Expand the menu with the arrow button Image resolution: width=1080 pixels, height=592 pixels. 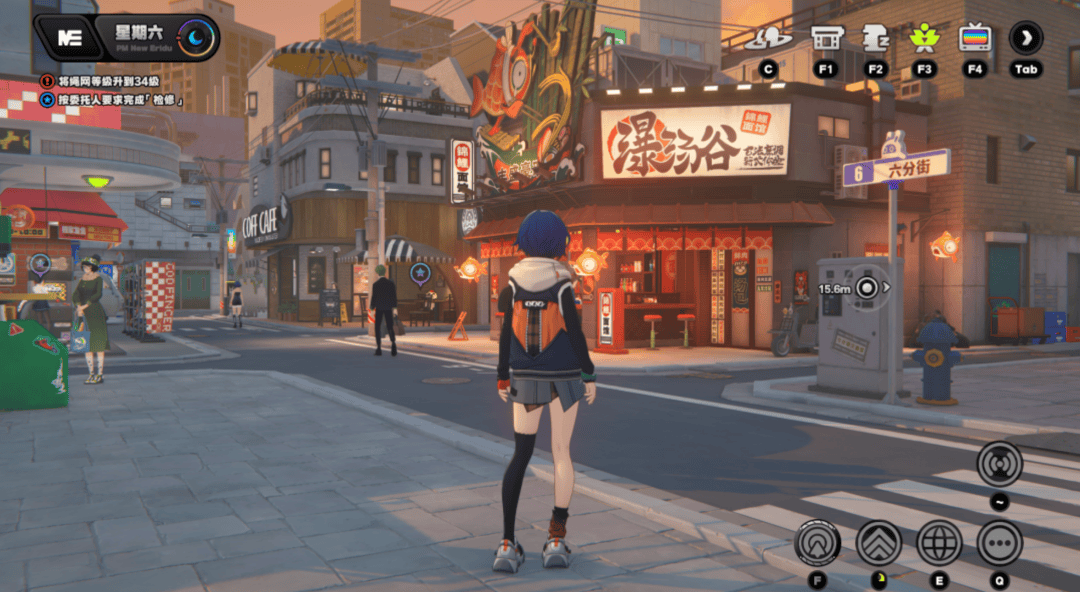click(x=1025, y=39)
